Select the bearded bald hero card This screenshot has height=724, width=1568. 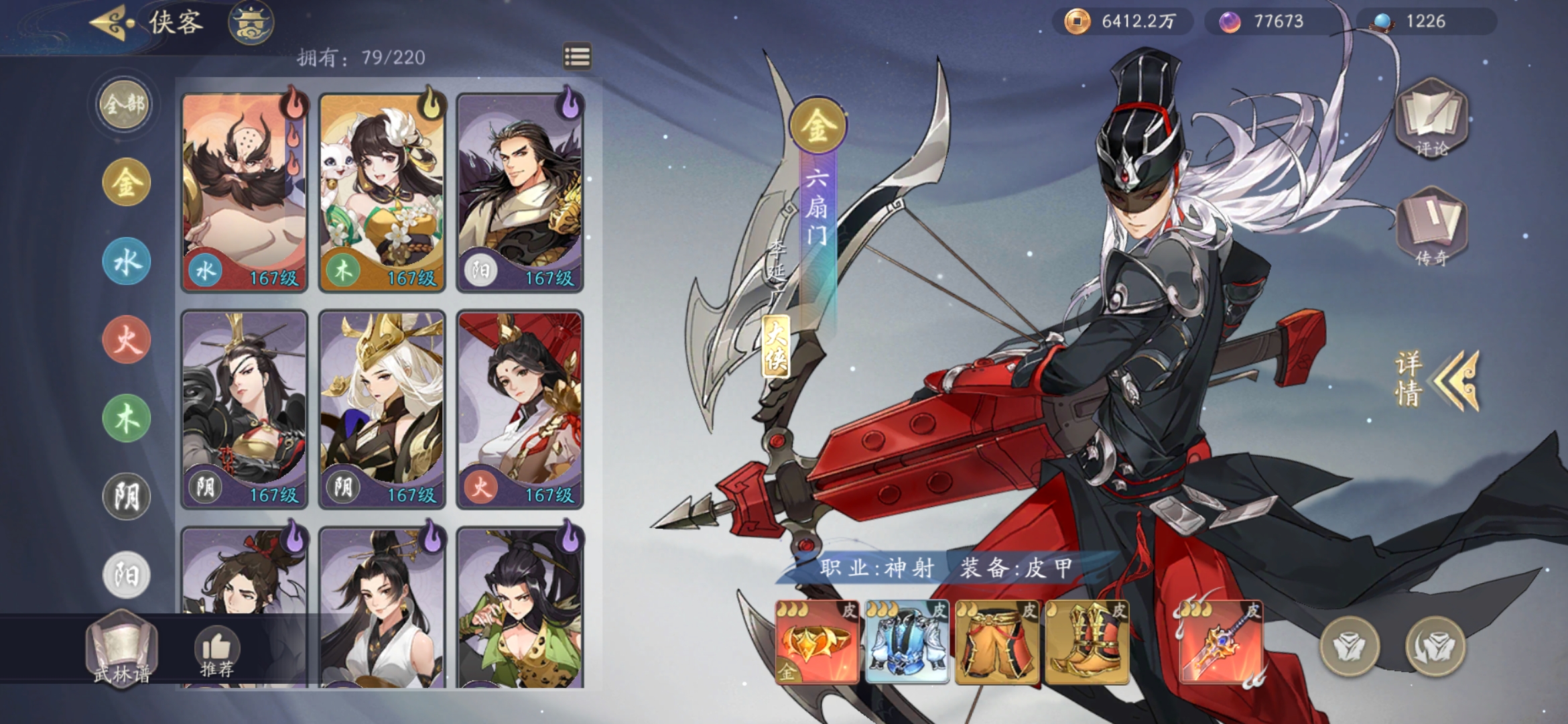[x=245, y=192]
